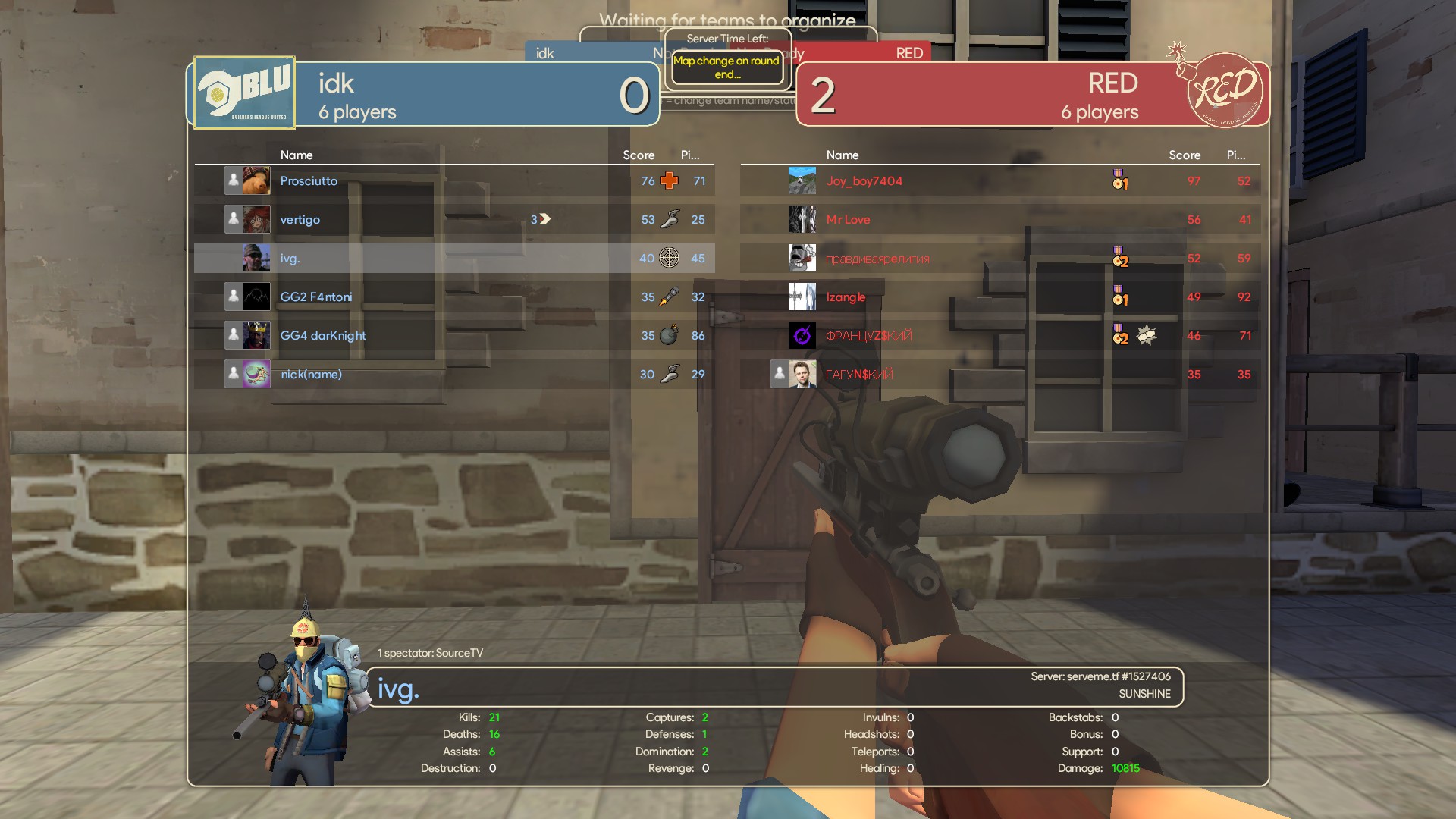This screenshot has height=819, width=1456.
Task: Click the ФРАНЦУZ$КИЙ player's purple avatar
Action: coord(802,336)
